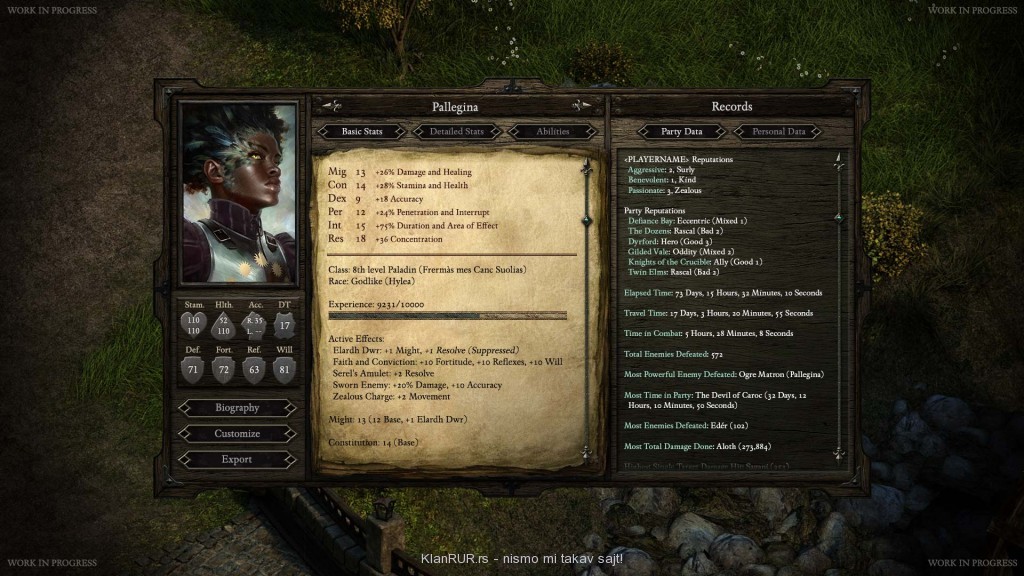Switch to Personal Data records
The image size is (1024, 576).
pyautogui.click(x=778, y=131)
